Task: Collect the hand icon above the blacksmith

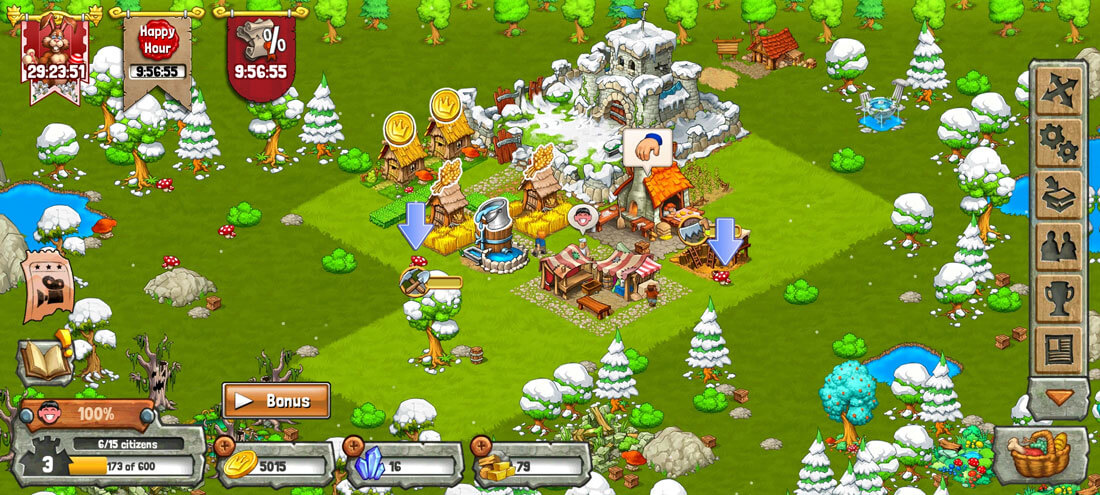Action: coord(647,147)
